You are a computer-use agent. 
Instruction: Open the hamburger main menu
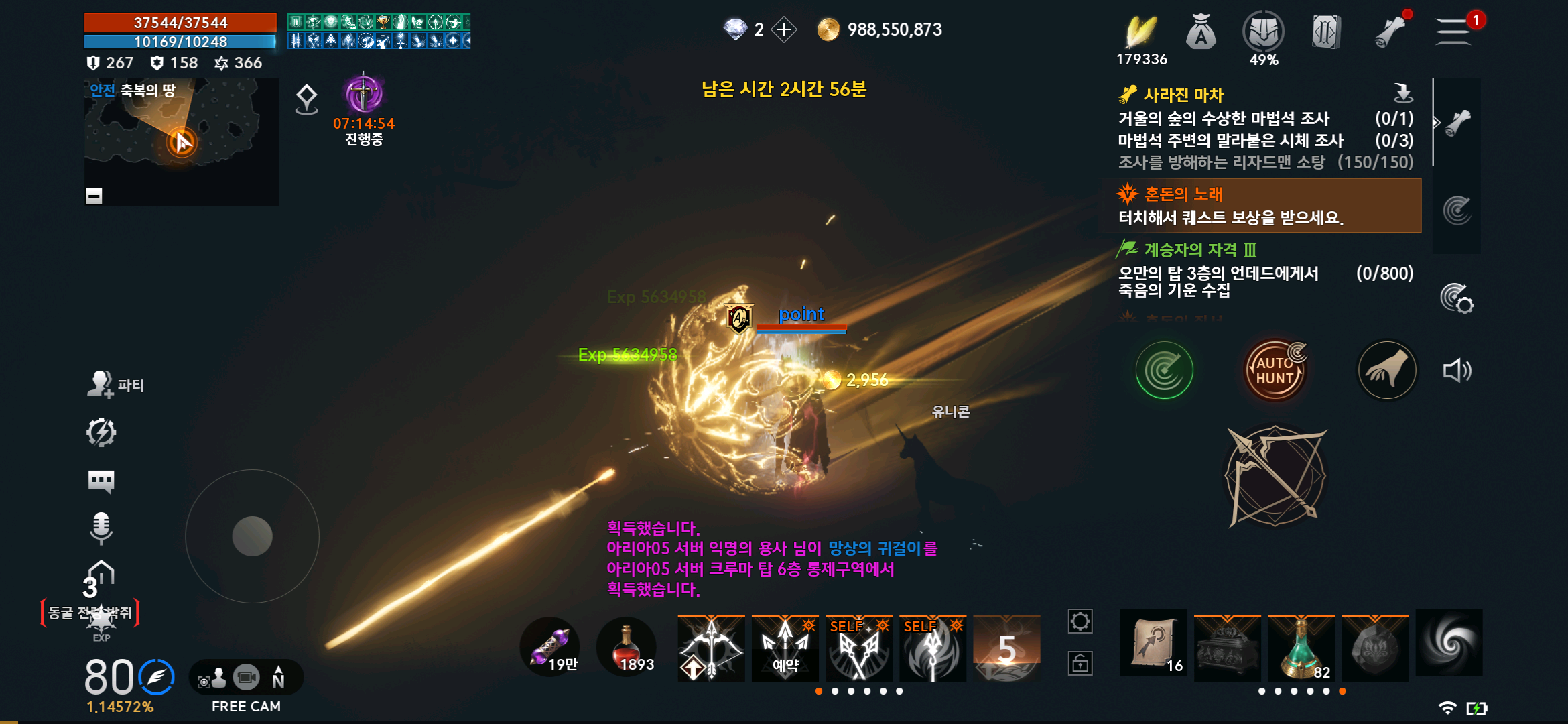pyautogui.click(x=1453, y=31)
